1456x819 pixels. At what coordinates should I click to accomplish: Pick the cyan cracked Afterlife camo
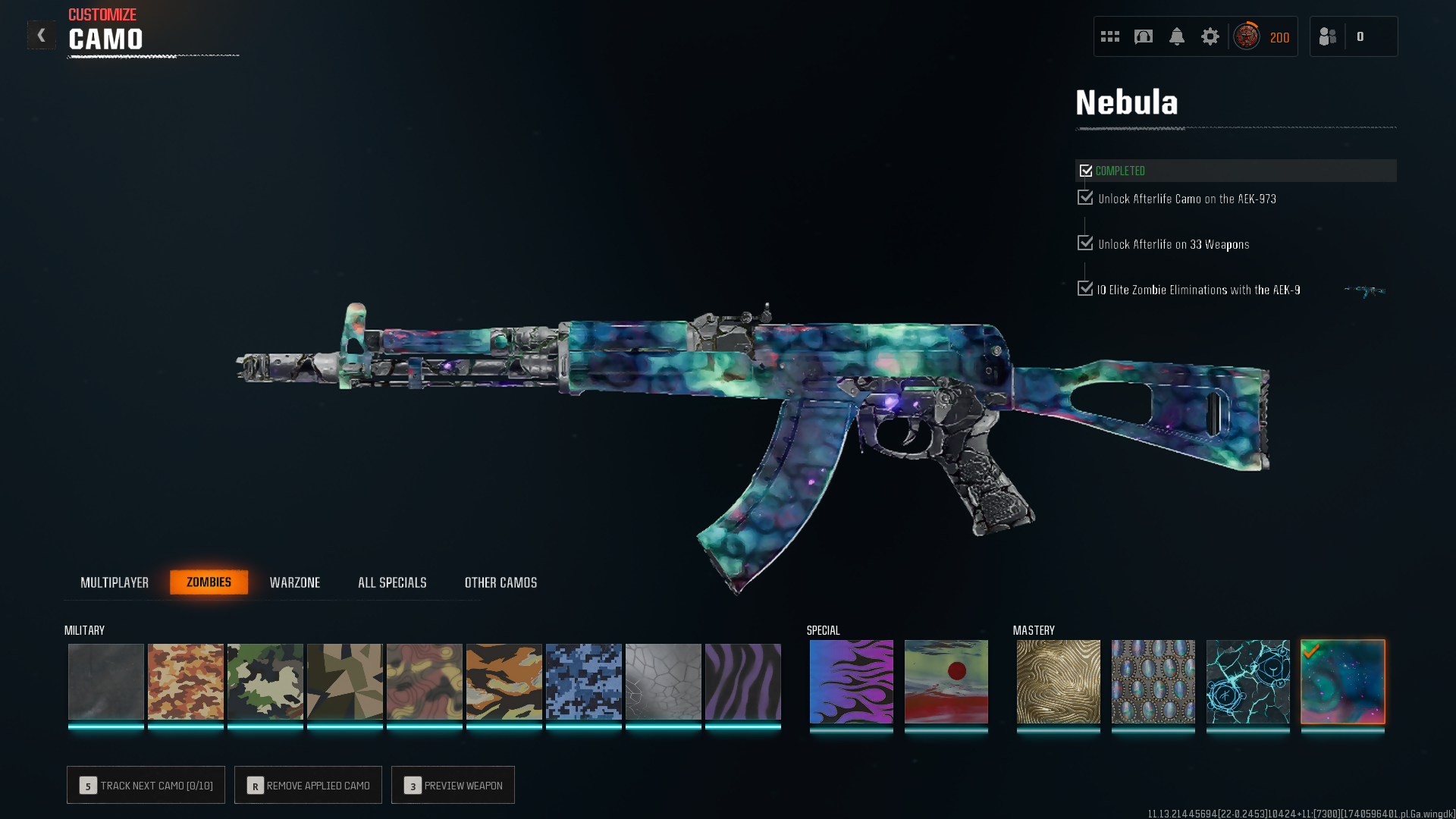click(x=1248, y=681)
